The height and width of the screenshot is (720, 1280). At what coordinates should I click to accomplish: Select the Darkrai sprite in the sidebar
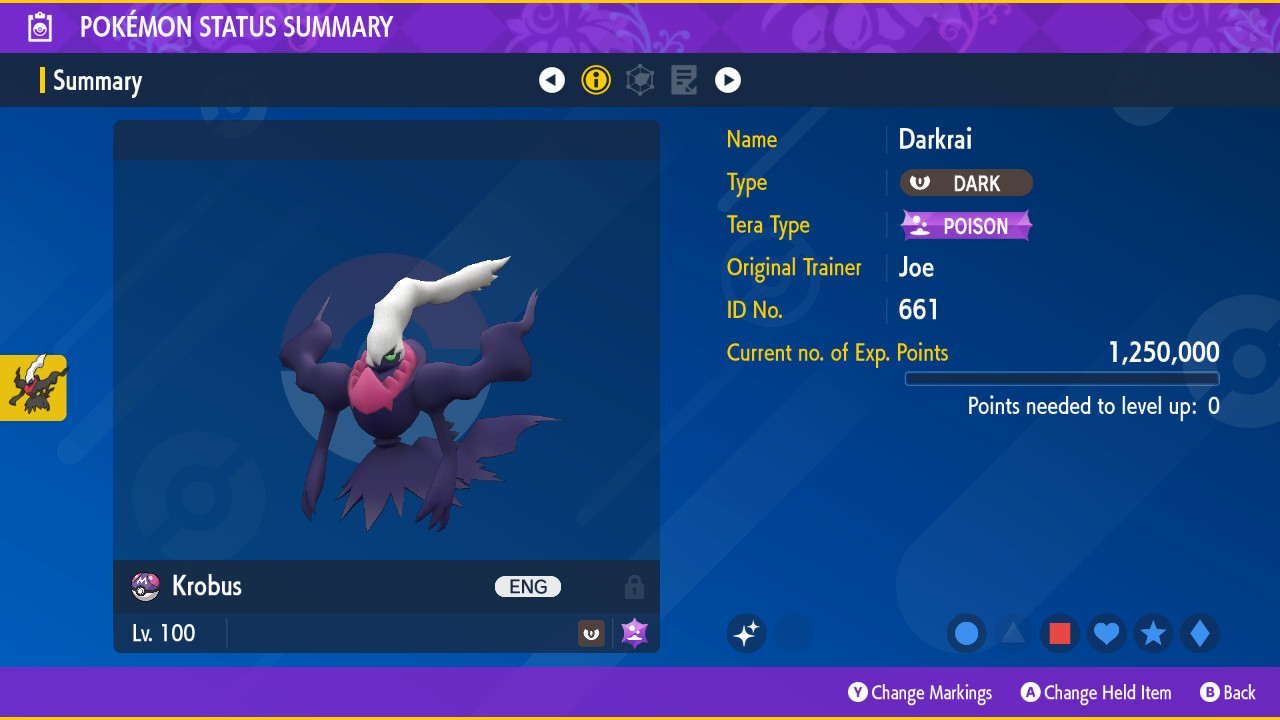(x=33, y=388)
